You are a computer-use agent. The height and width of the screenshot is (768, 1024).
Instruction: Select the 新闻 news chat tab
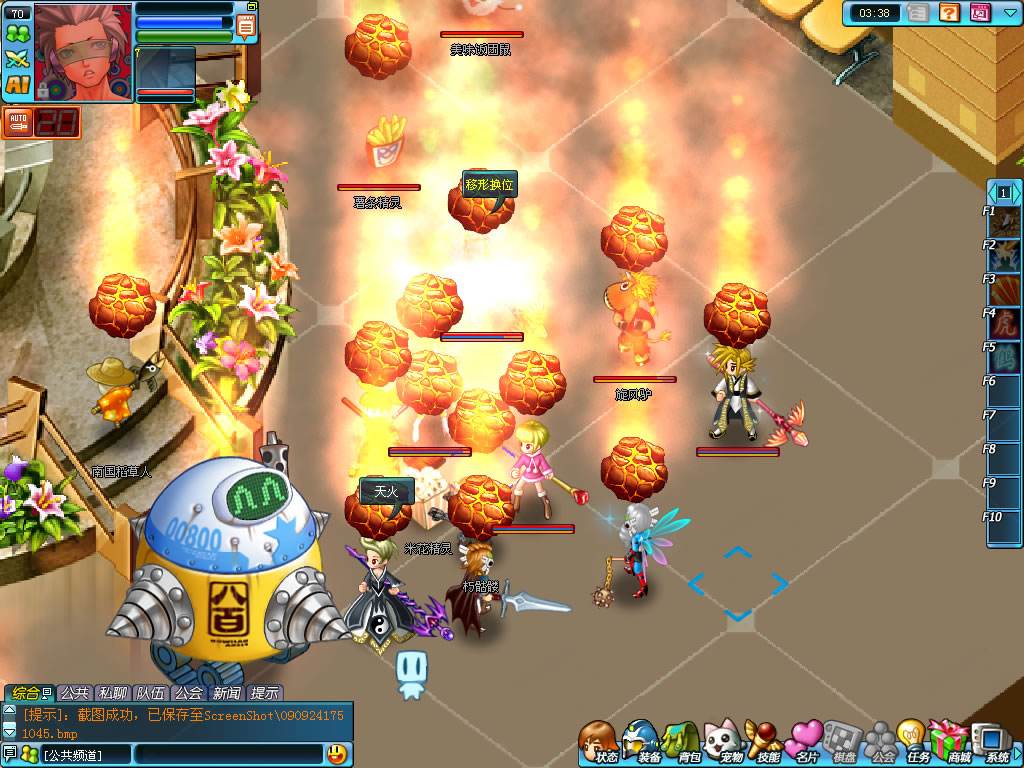click(226, 693)
